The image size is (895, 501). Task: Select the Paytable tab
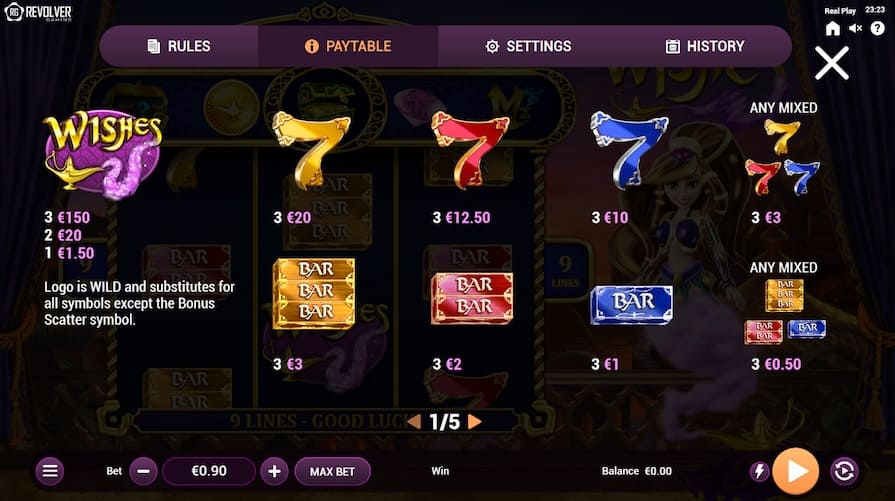point(348,46)
